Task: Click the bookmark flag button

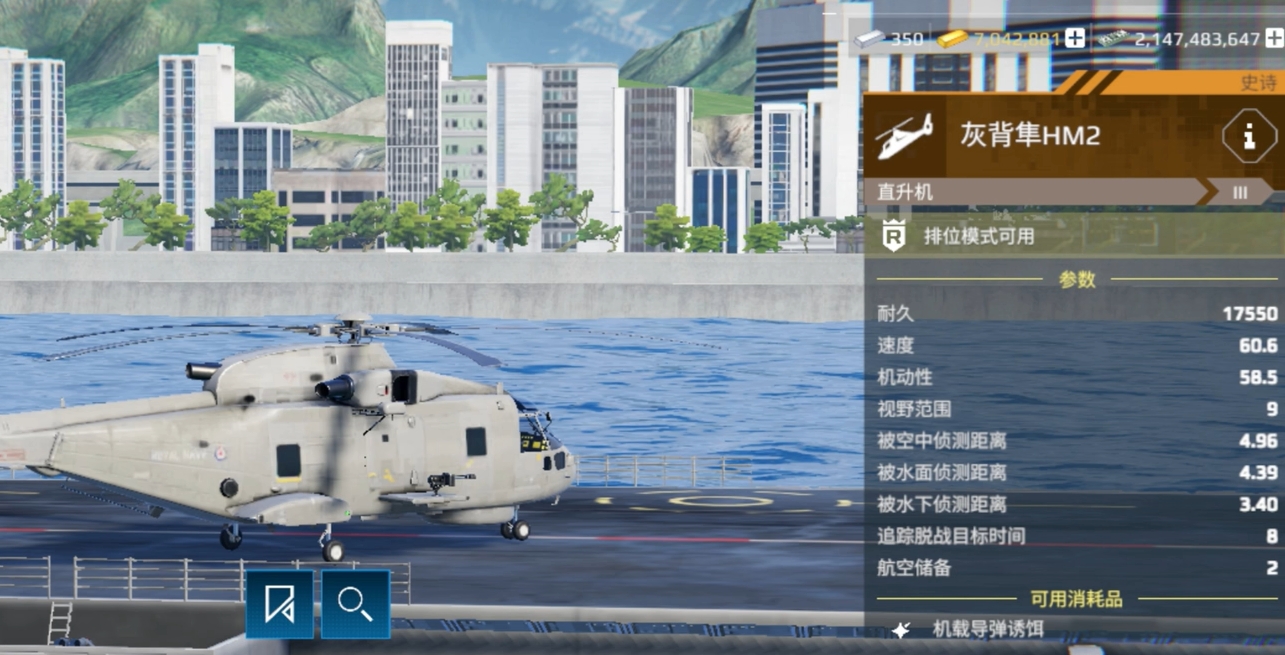Action: pyautogui.click(x=280, y=604)
